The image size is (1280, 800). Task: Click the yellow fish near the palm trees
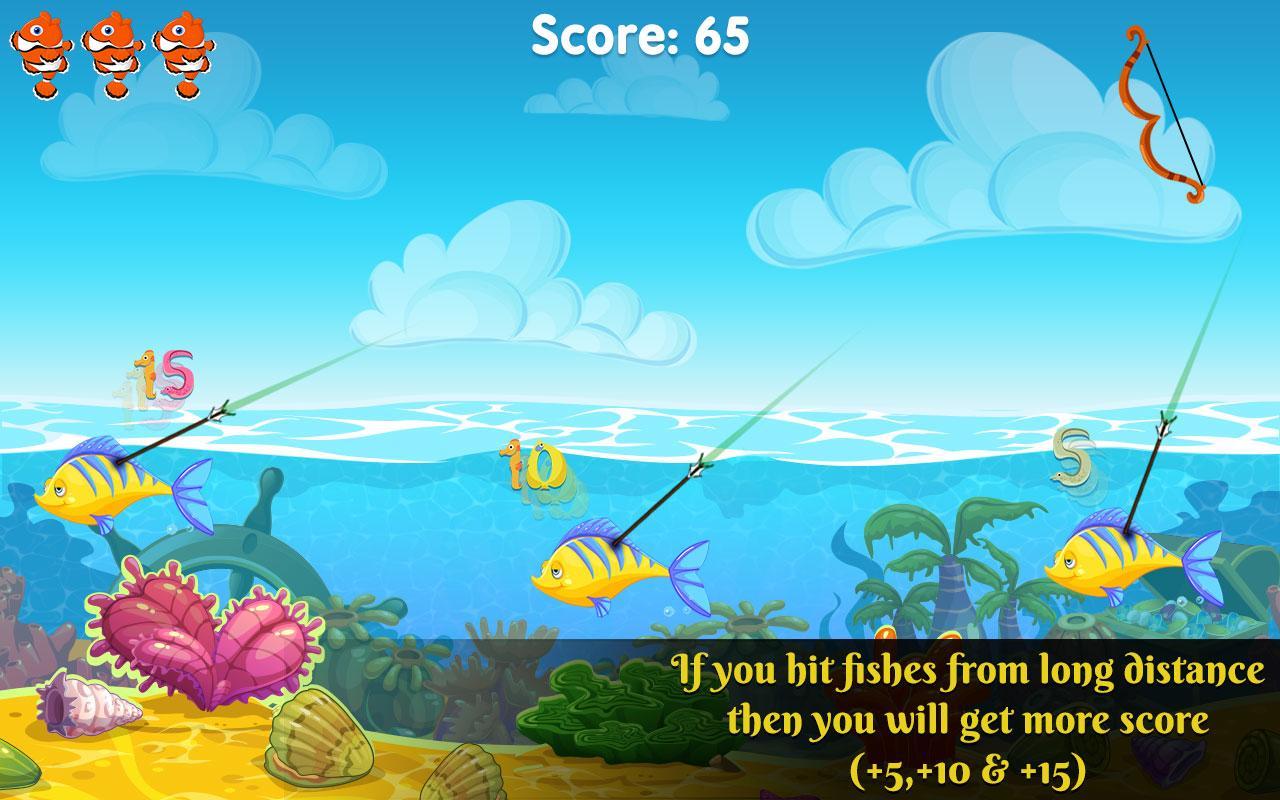1110,560
